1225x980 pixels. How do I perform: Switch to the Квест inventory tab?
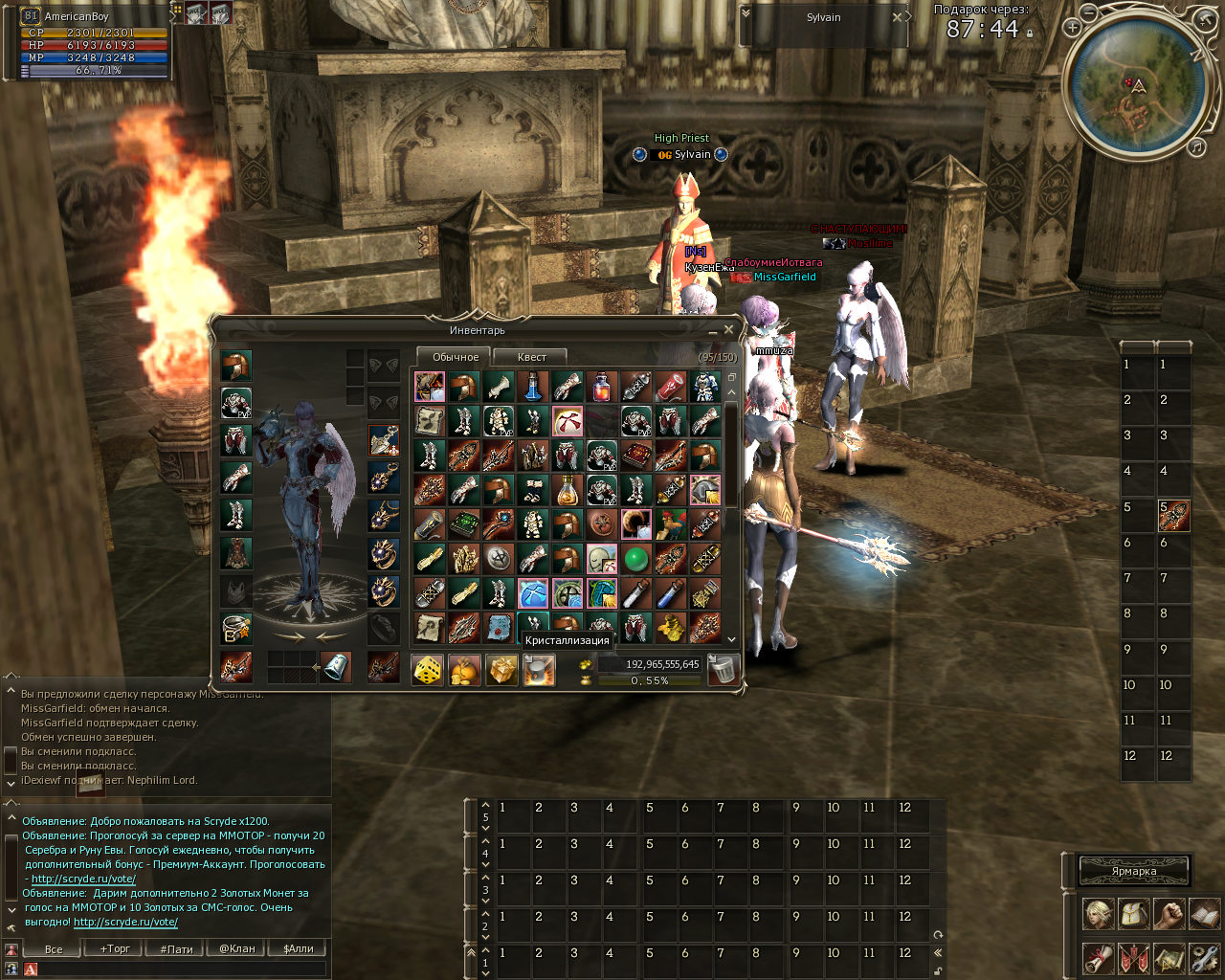[x=531, y=357]
